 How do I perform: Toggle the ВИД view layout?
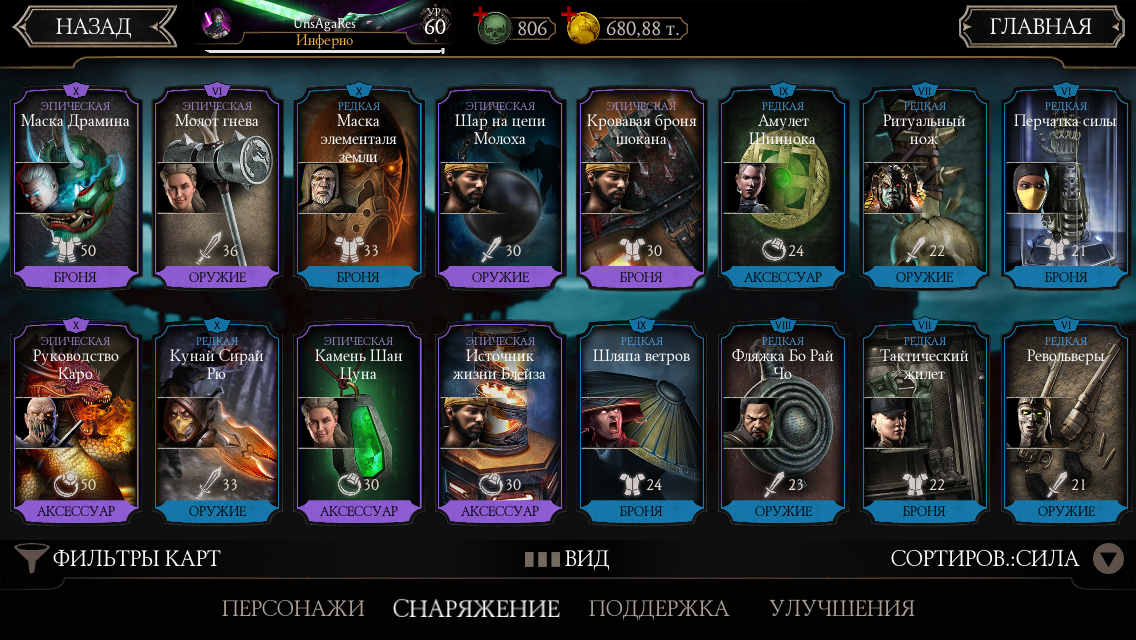tap(567, 558)
